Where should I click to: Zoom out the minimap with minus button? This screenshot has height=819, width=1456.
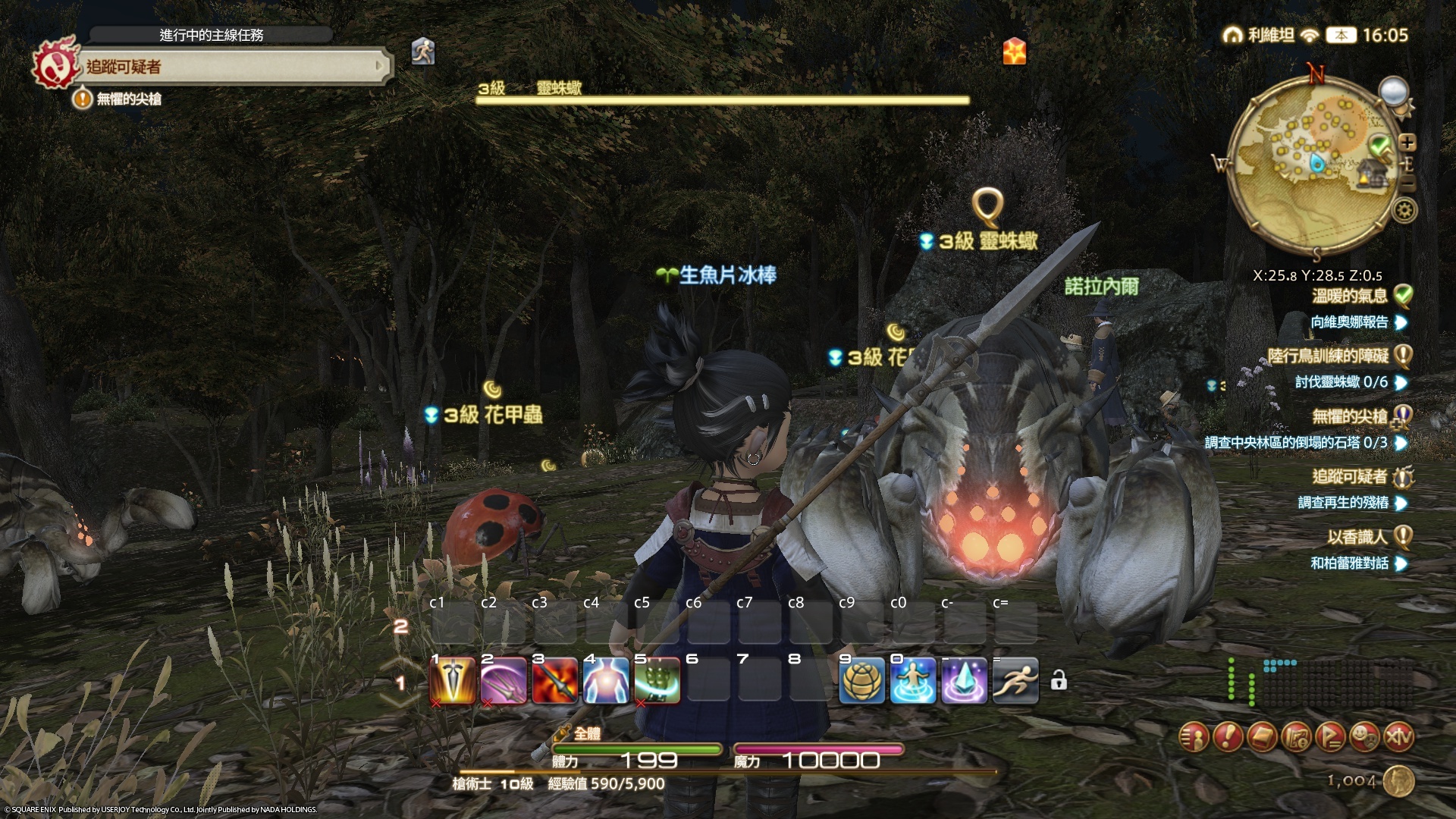click(1407, 184)
